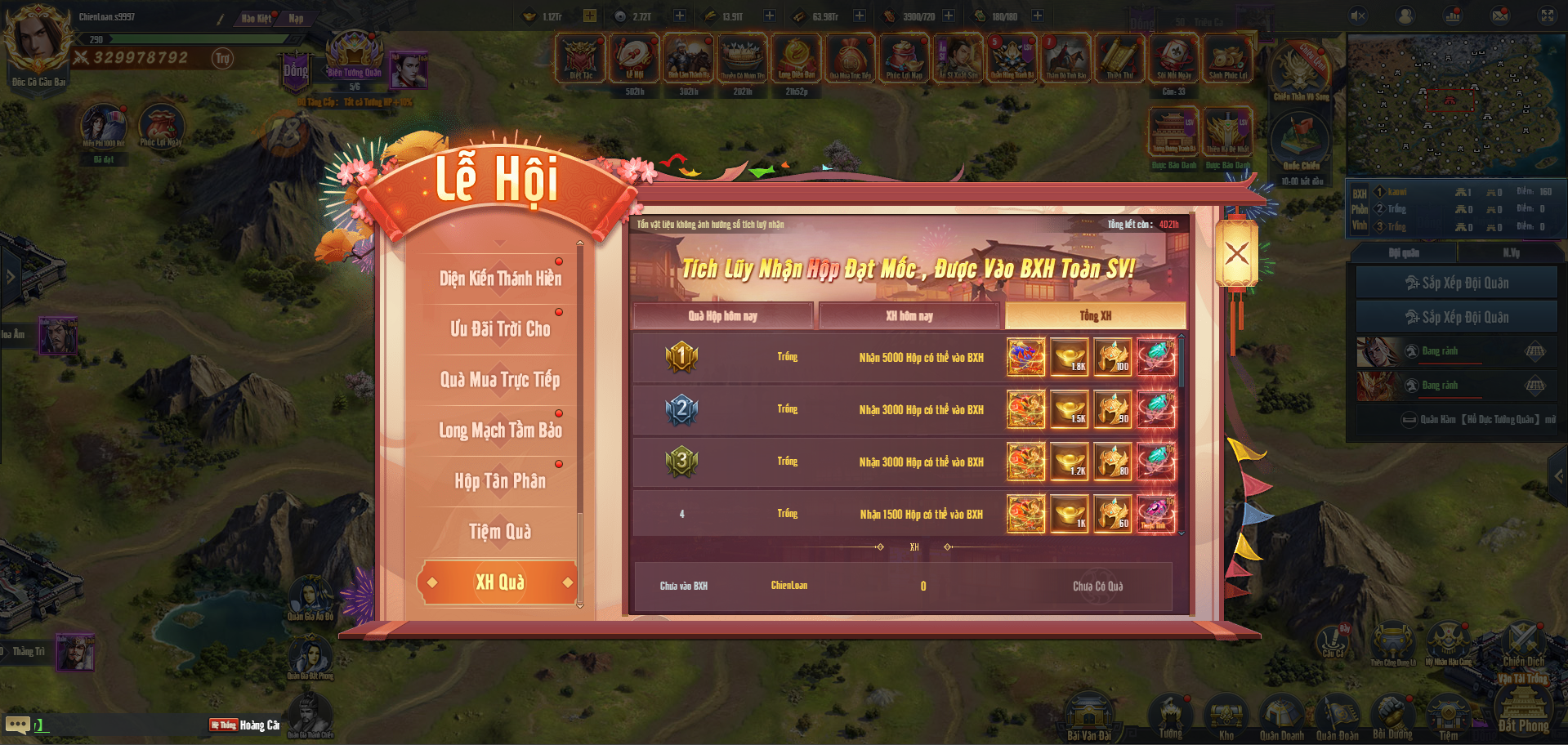Click the top Sắp Xếp Đội Quân button
Screen dimensions: 1568x745
pos(1456,283)
